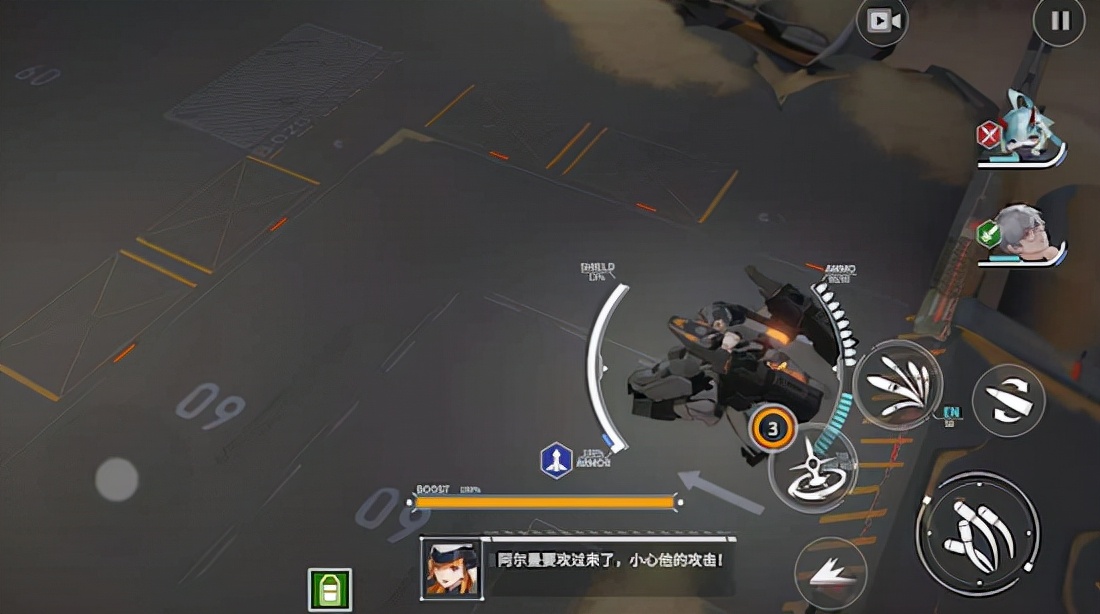Tap the orange-haired officer dialogue portrait
This screenshot has width=1100, height=614.
(451, 568)
